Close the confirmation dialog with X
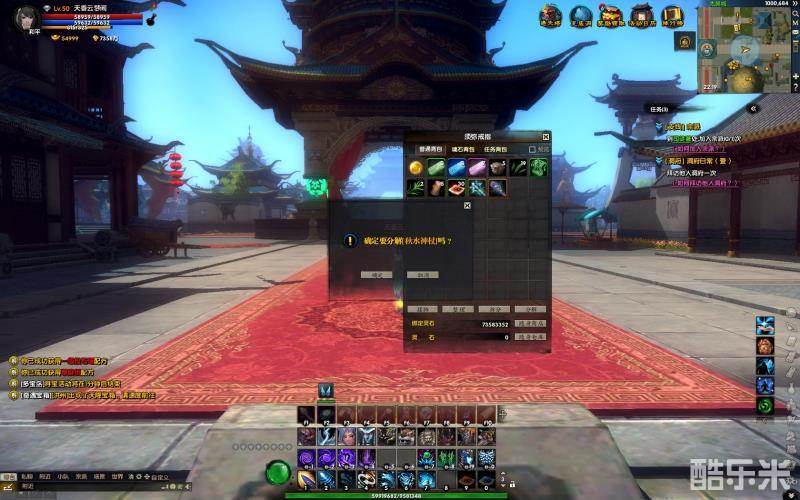 point(467,205)
